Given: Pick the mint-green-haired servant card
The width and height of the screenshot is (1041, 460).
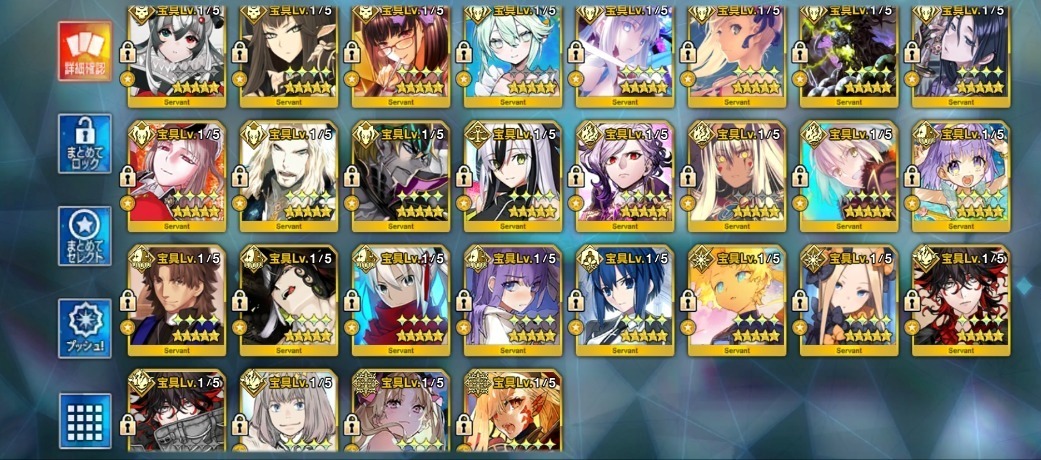Looking at the screenshot, I should [513, 55].
